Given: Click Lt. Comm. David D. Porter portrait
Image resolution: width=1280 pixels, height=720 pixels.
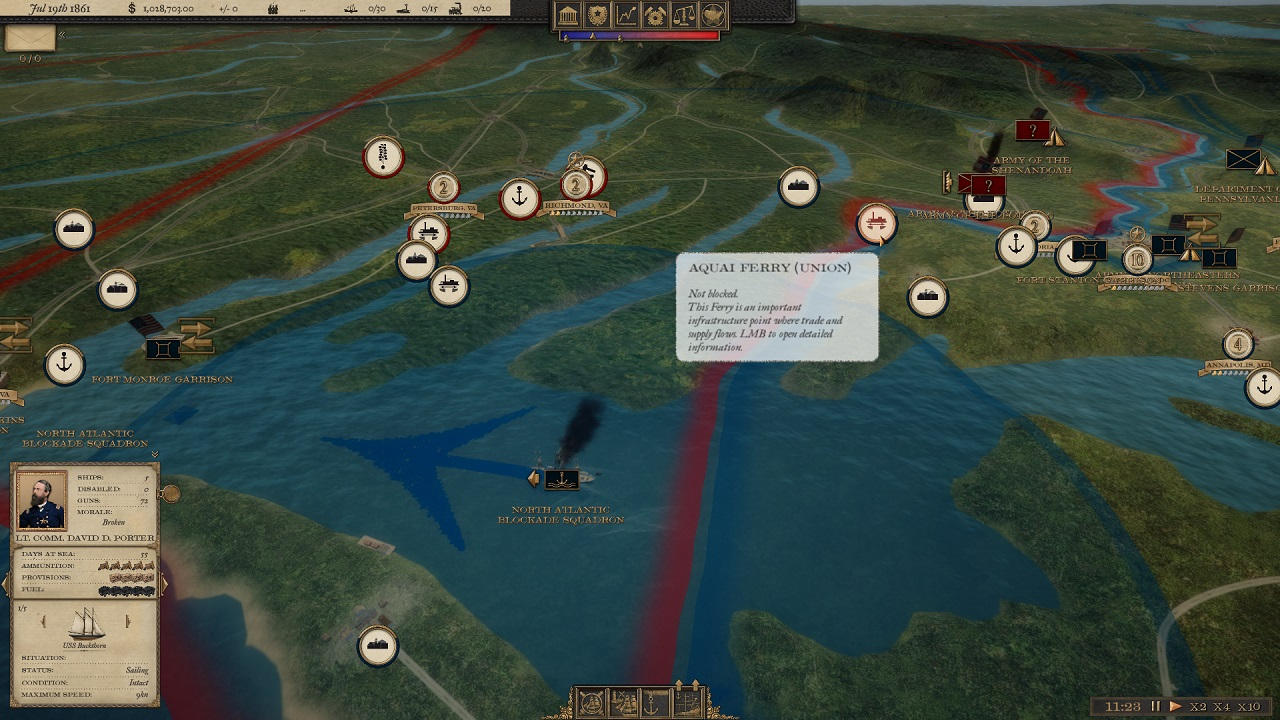Looking at the screenshot, I should [42, 500].
